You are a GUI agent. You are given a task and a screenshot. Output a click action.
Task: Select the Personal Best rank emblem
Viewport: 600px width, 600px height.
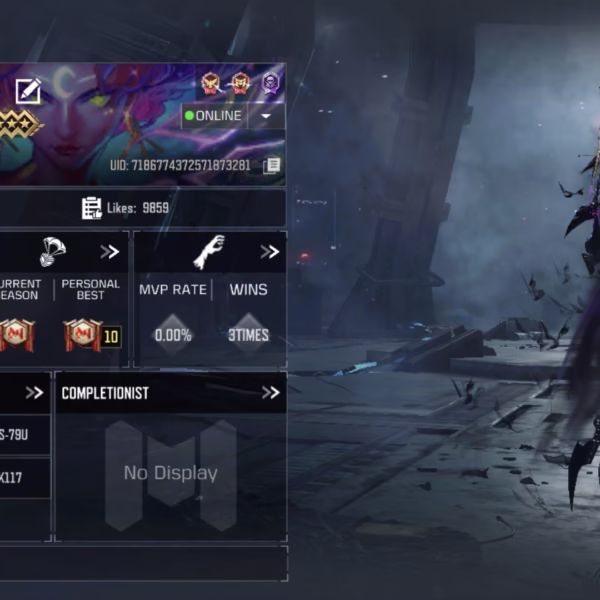(84, 334)
